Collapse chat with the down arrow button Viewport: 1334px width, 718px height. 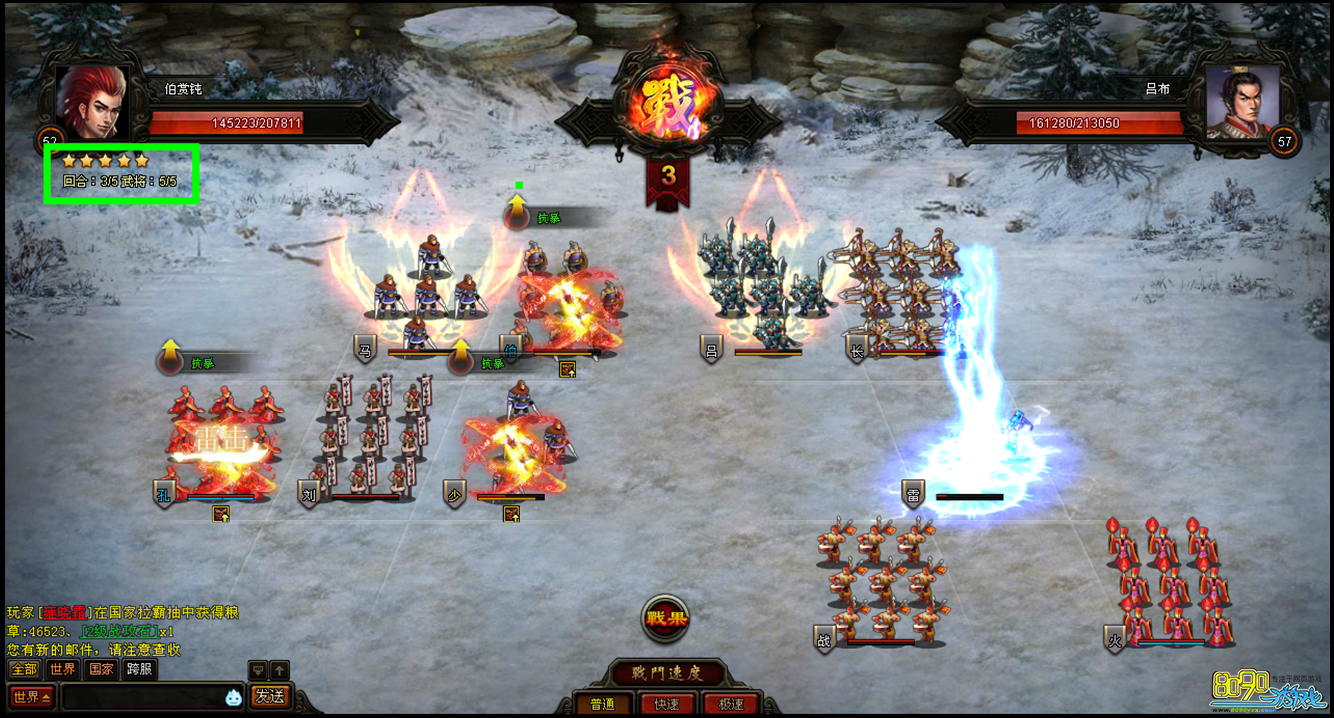pyautogui.click(x=257, y=670)
